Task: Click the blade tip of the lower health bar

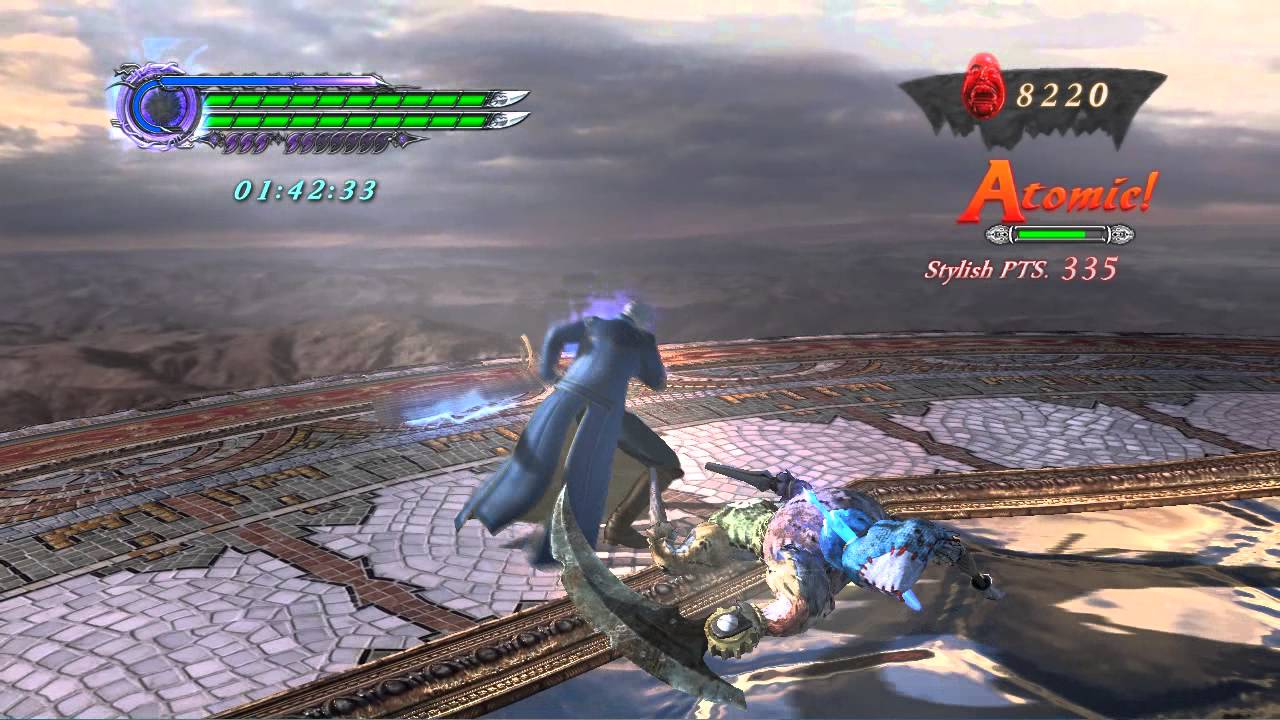Action: click(x=504, y=119)
